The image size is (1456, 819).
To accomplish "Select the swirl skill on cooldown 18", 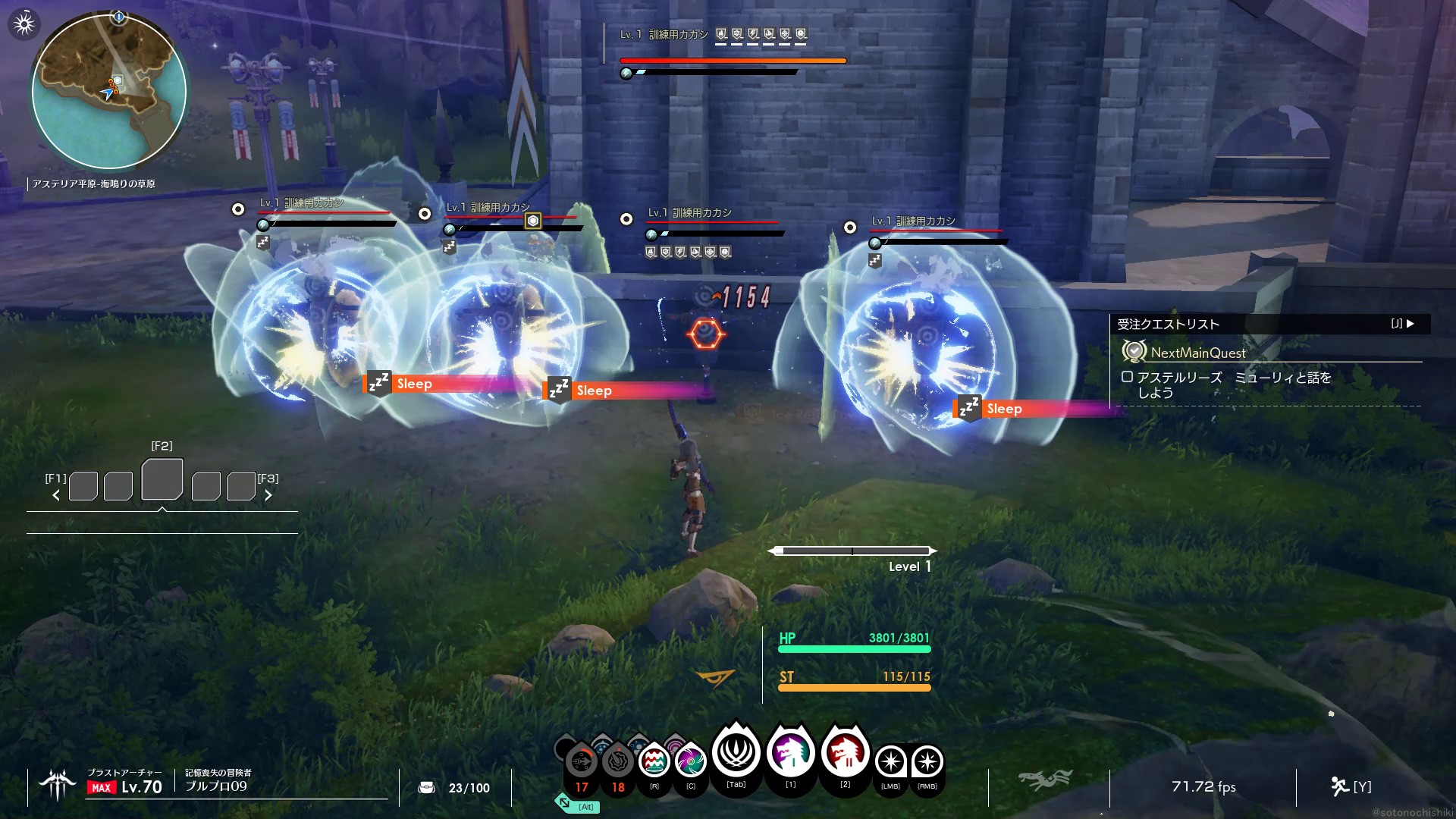I will [618, 761].
